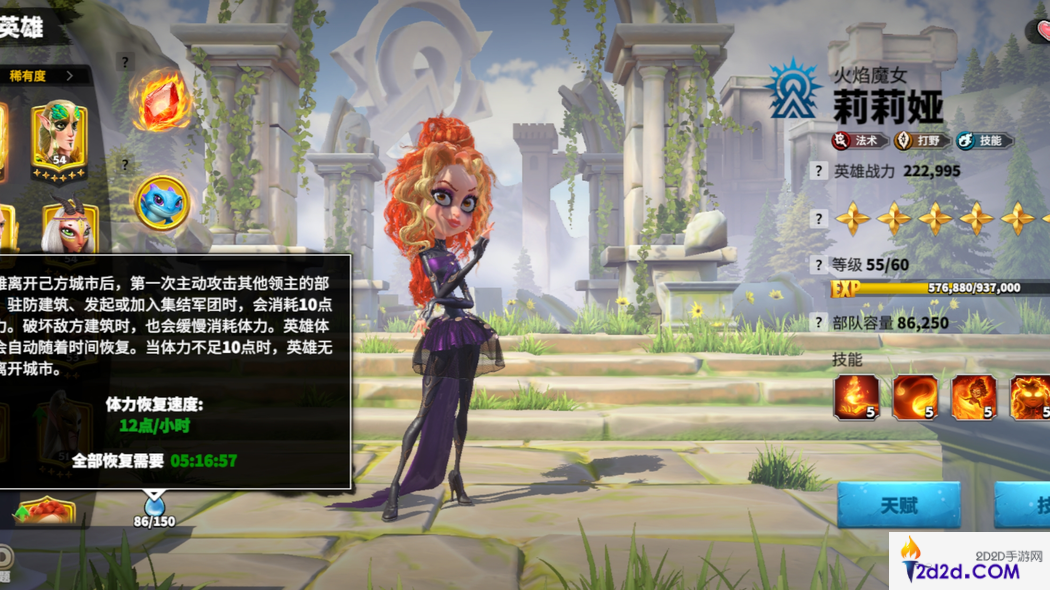Select the 技能 skill tag under hero name
Image resolution: width=1050 pixels, height=590 pixels.
tap(984, 141)
